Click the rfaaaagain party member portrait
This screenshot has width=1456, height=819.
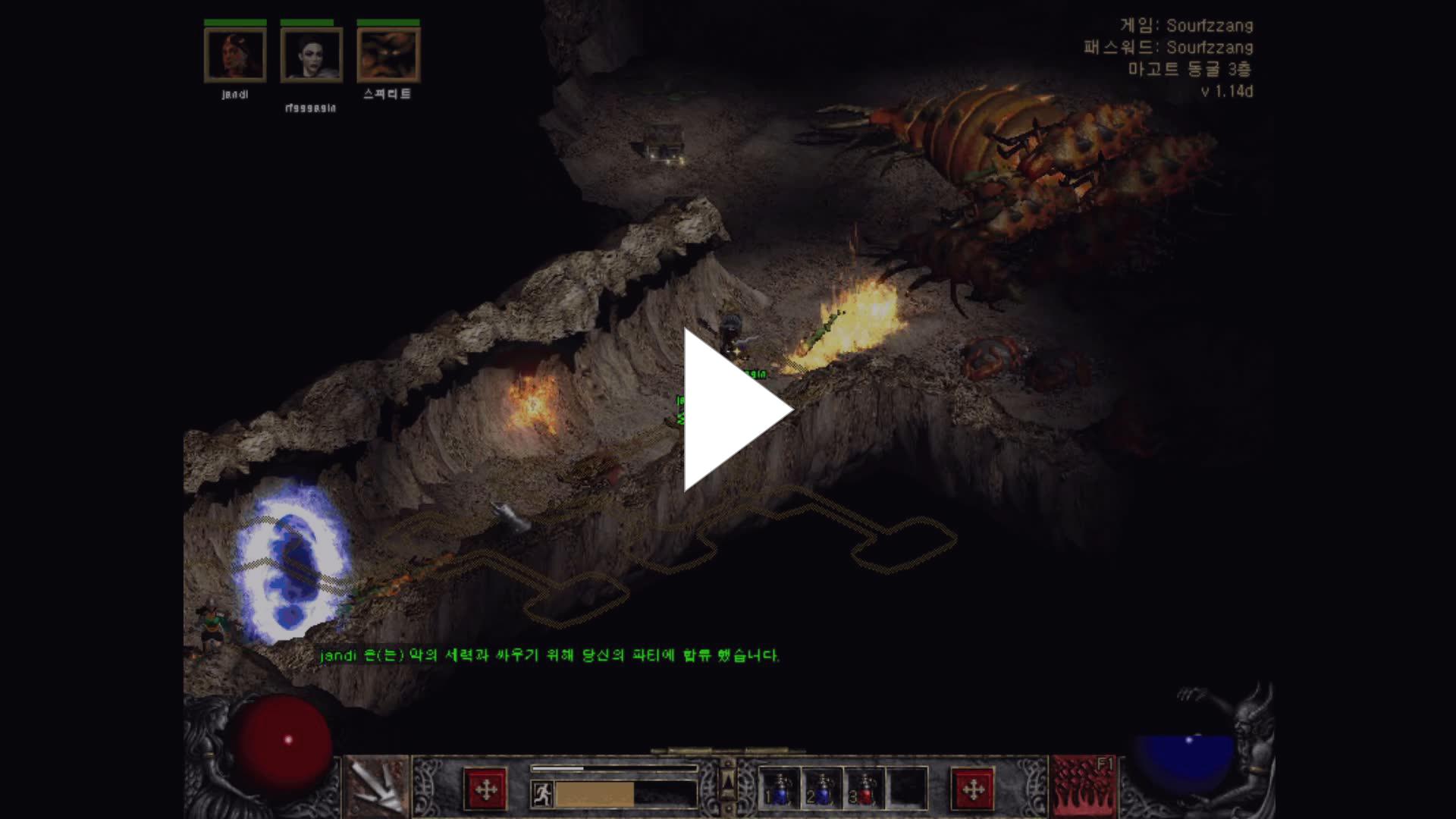pos(311,55)
